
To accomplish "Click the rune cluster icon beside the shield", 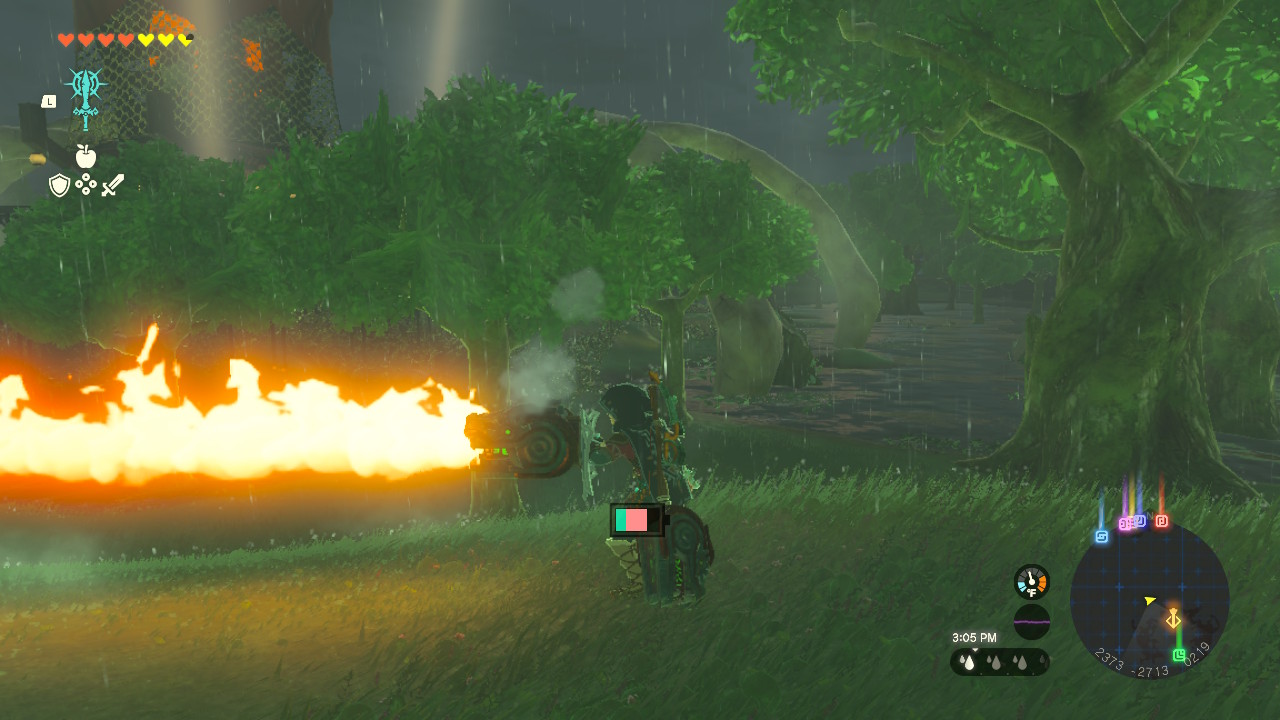I will pyautogui.click(x=86, y=184).
